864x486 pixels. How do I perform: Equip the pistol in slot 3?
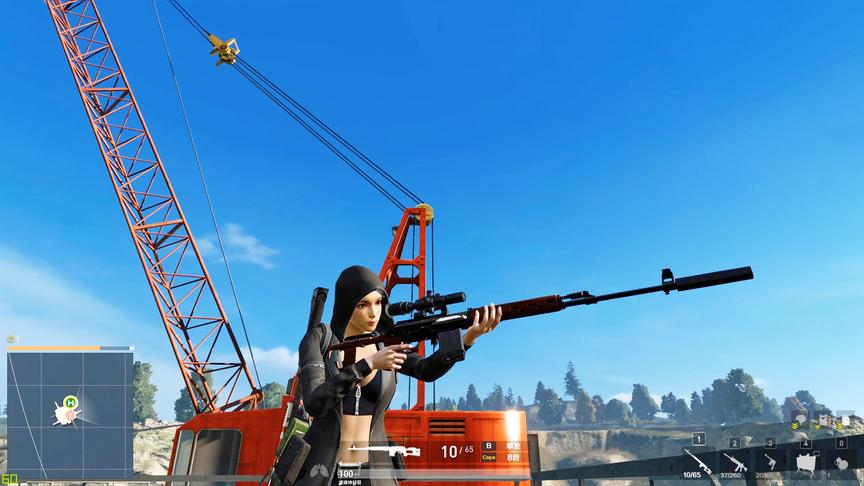(770, 461)
